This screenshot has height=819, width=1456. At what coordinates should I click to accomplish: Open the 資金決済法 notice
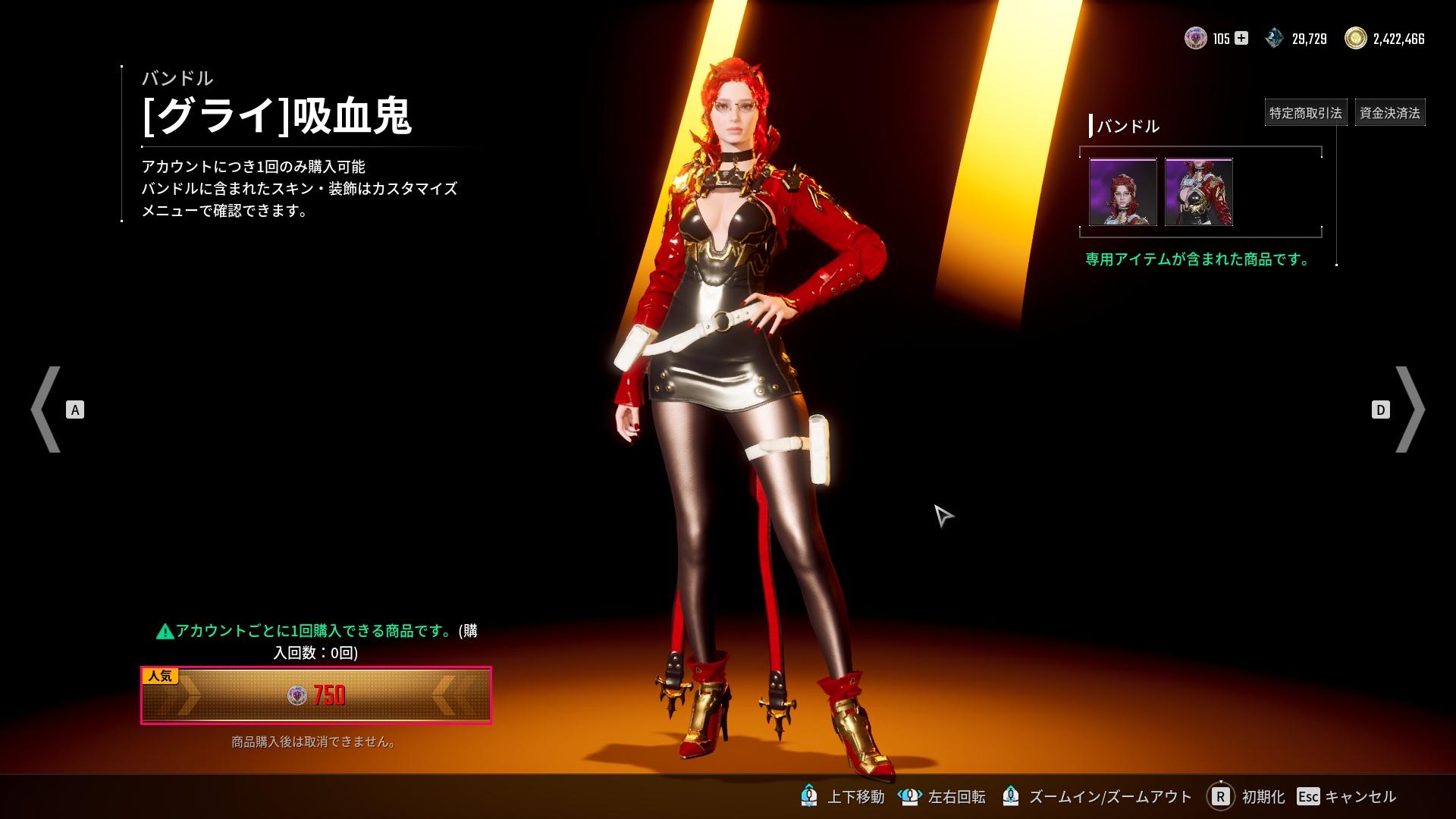[x=1389, y=113]
